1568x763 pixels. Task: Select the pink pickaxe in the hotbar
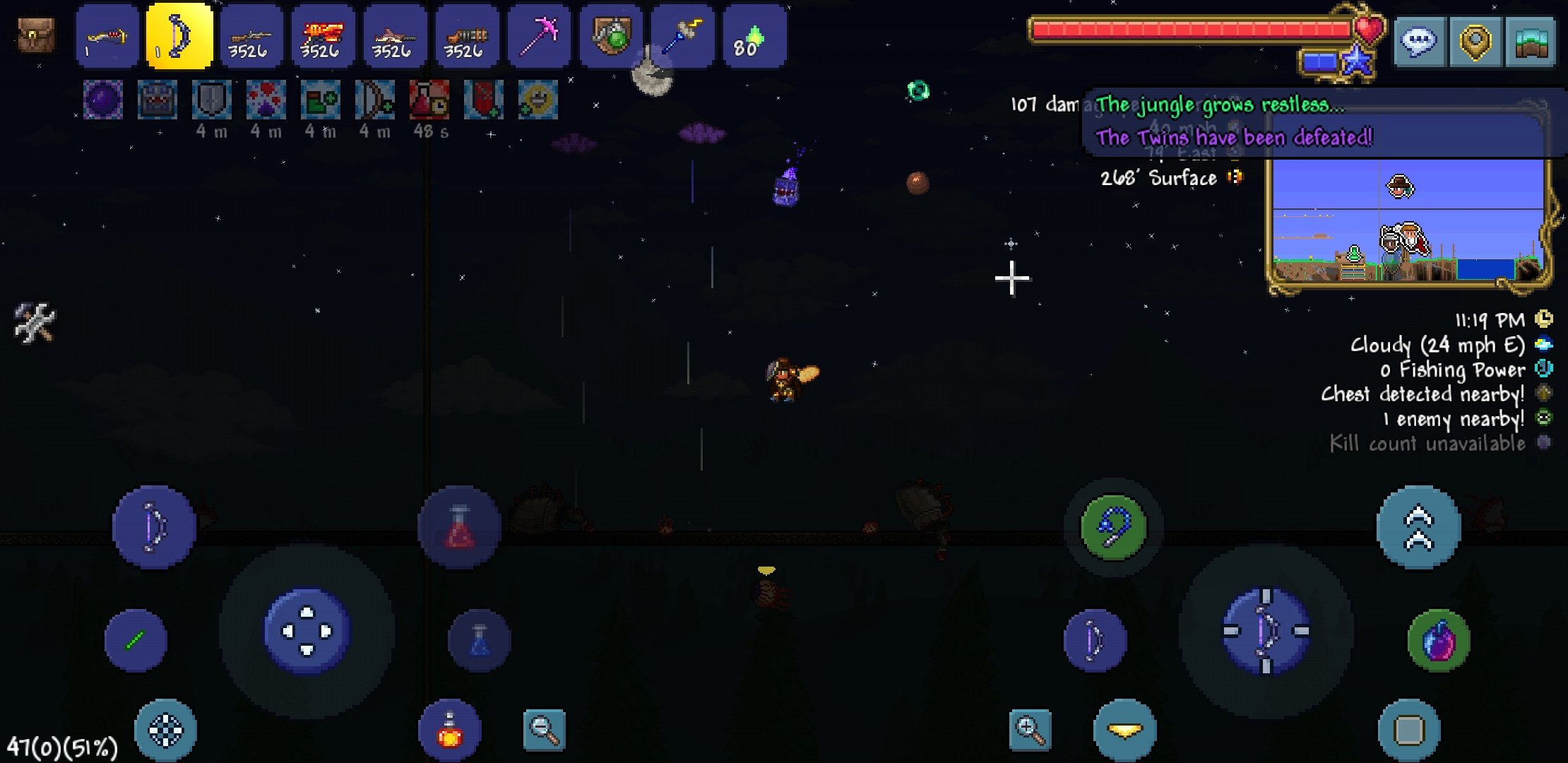click(539, 35)
